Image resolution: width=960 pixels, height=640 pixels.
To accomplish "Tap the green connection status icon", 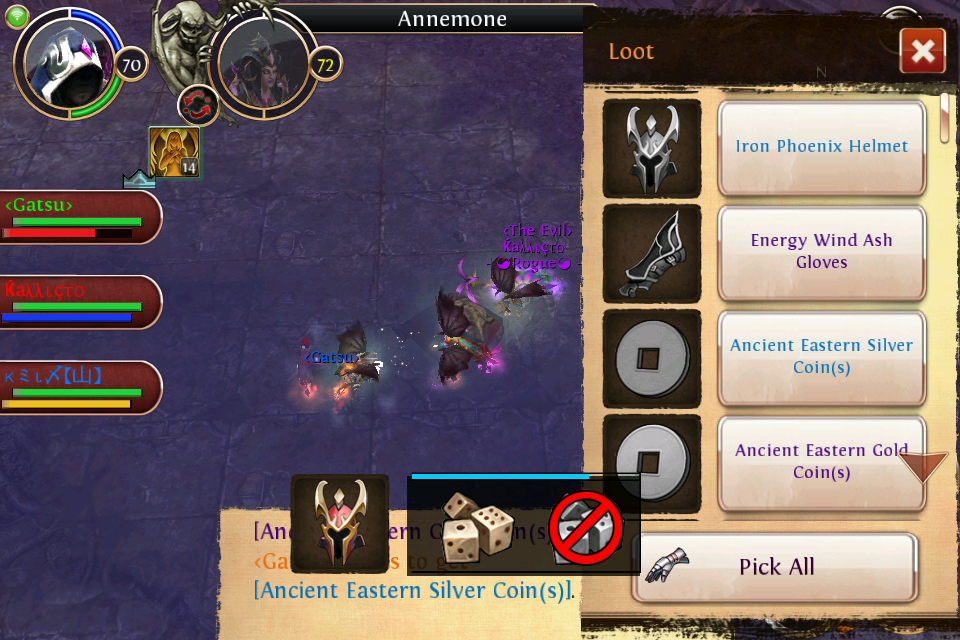I will pos(17,16).
